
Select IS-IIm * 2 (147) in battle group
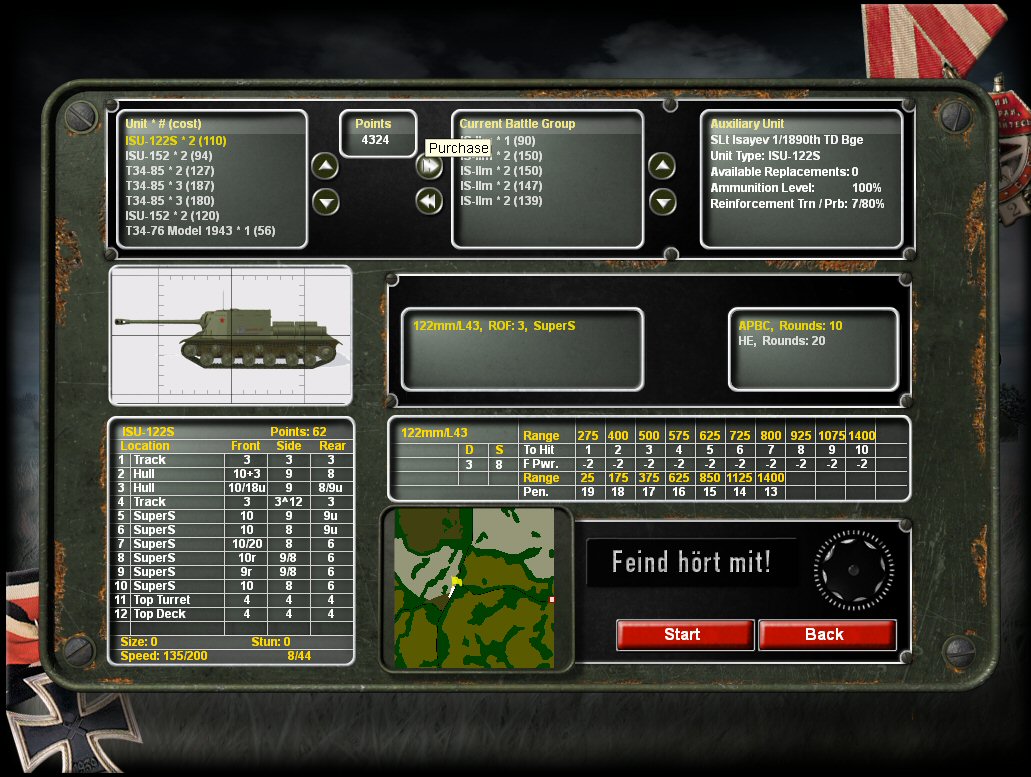501,186
